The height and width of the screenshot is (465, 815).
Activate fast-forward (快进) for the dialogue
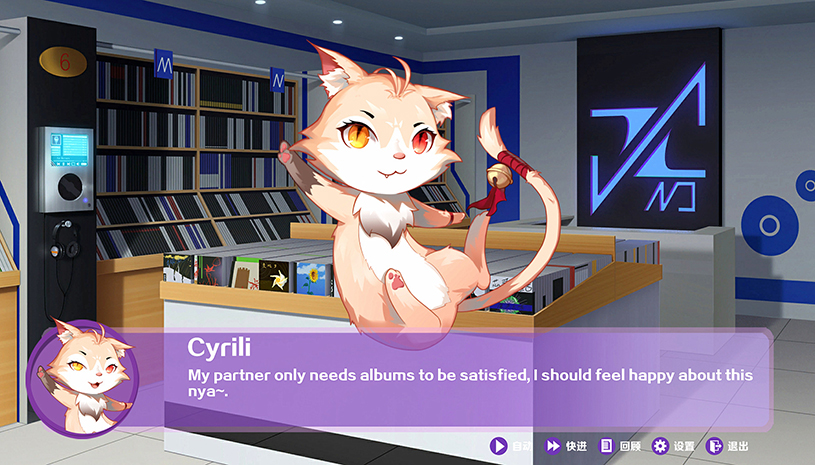coord(565,446)
